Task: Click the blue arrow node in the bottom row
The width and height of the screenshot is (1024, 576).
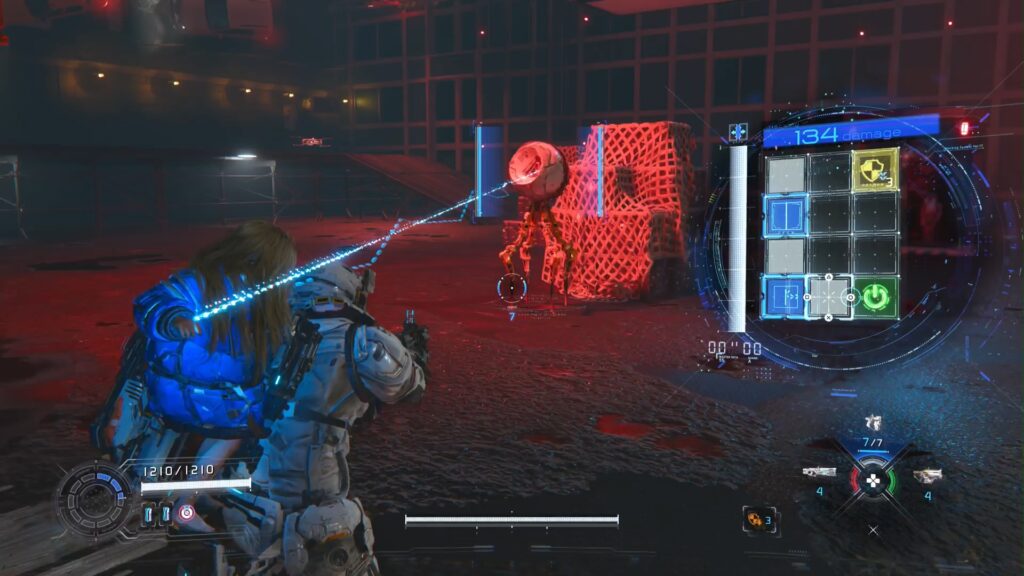Action: click(785, 297)
